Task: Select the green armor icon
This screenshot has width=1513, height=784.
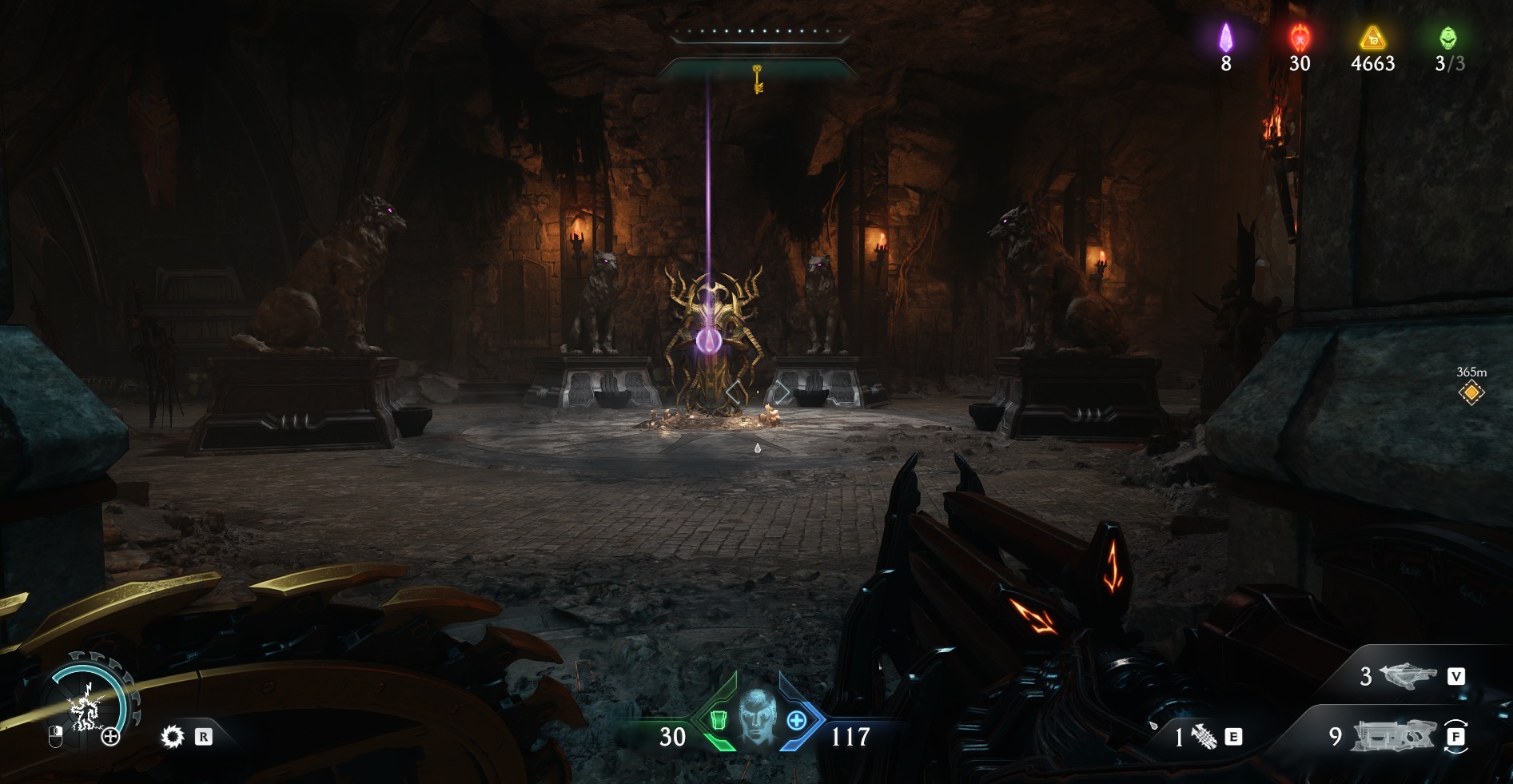Action: (x=718, y=720)
